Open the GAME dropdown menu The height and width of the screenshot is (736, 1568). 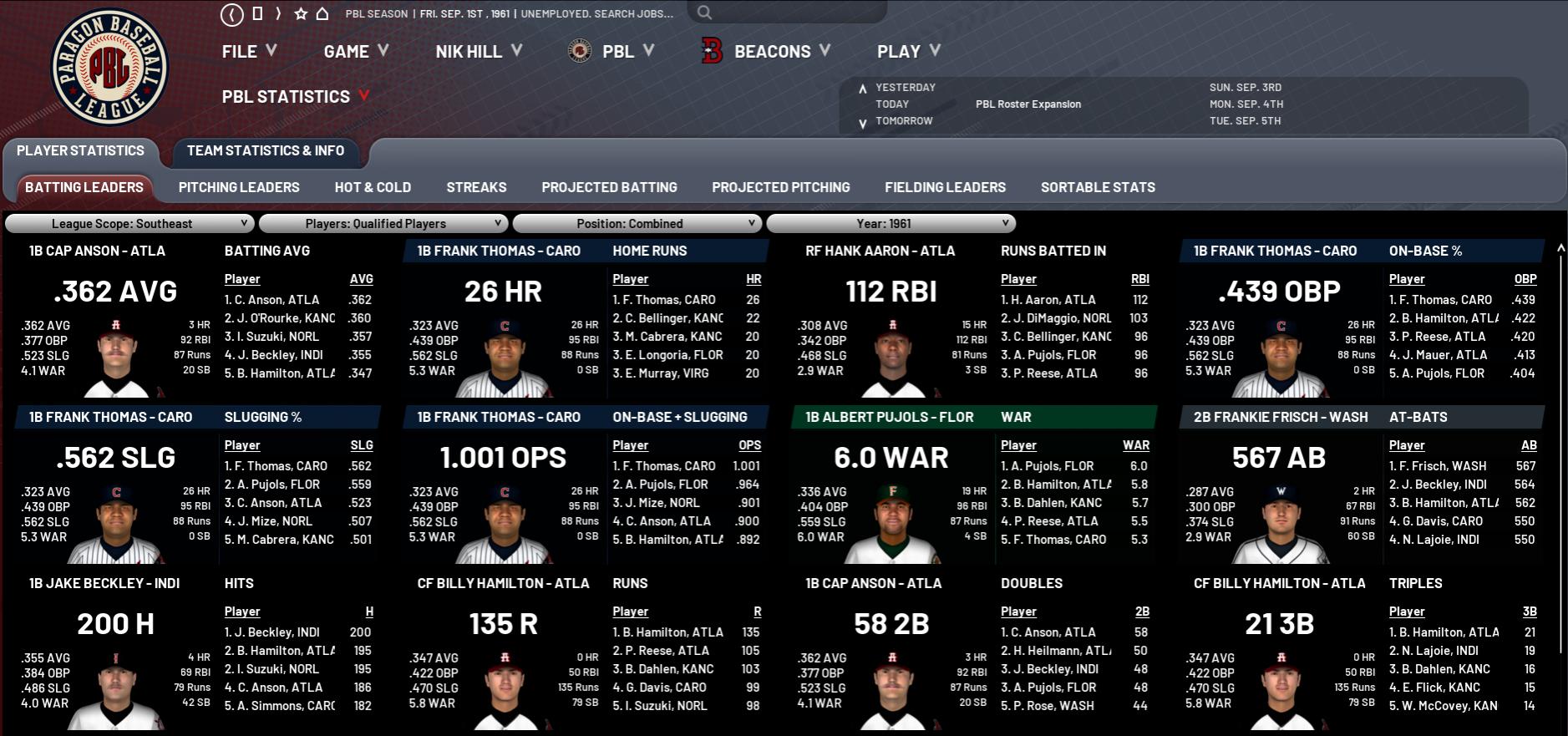point(356,52)
